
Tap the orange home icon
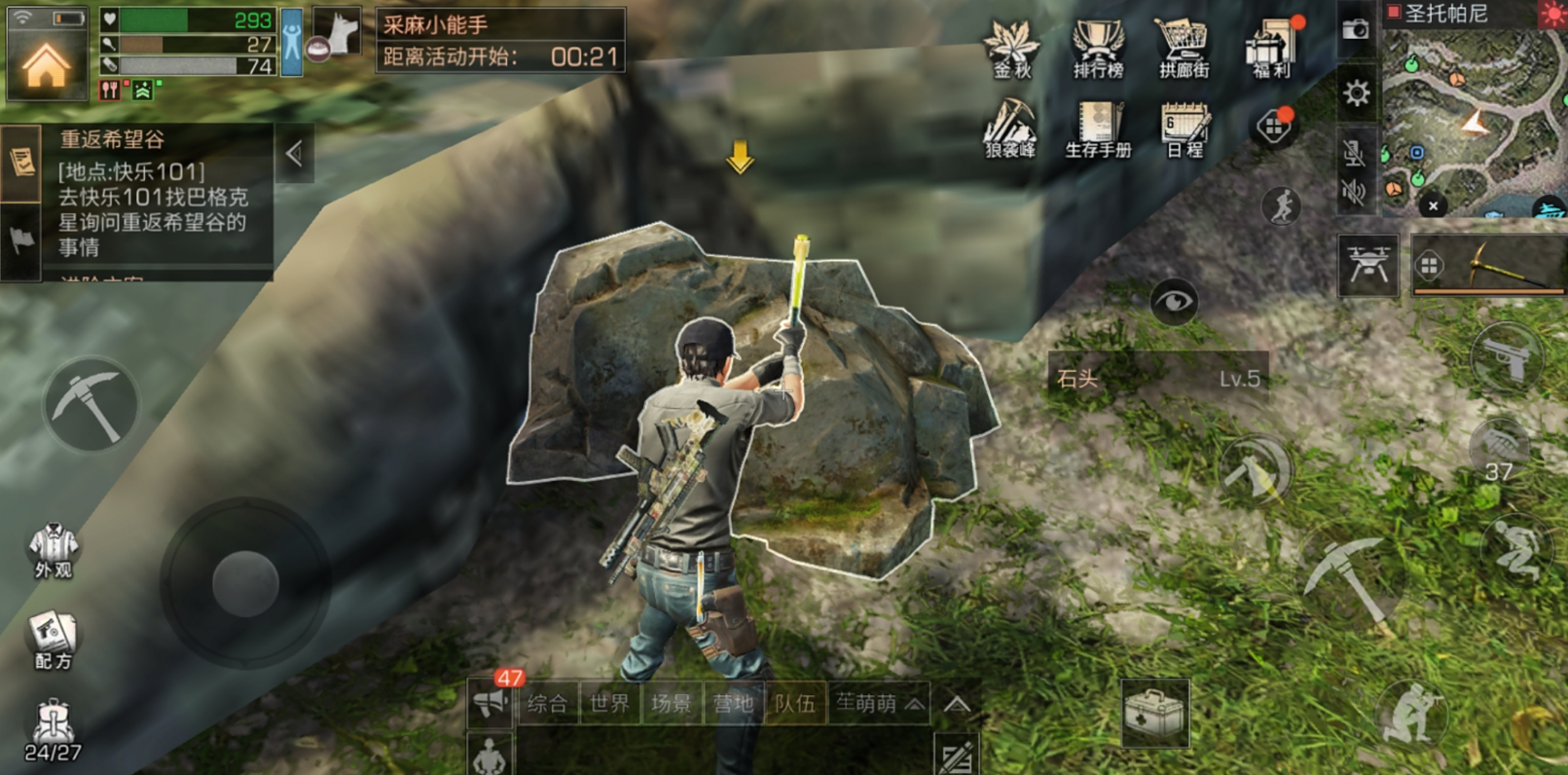click(x=46, y=64)
